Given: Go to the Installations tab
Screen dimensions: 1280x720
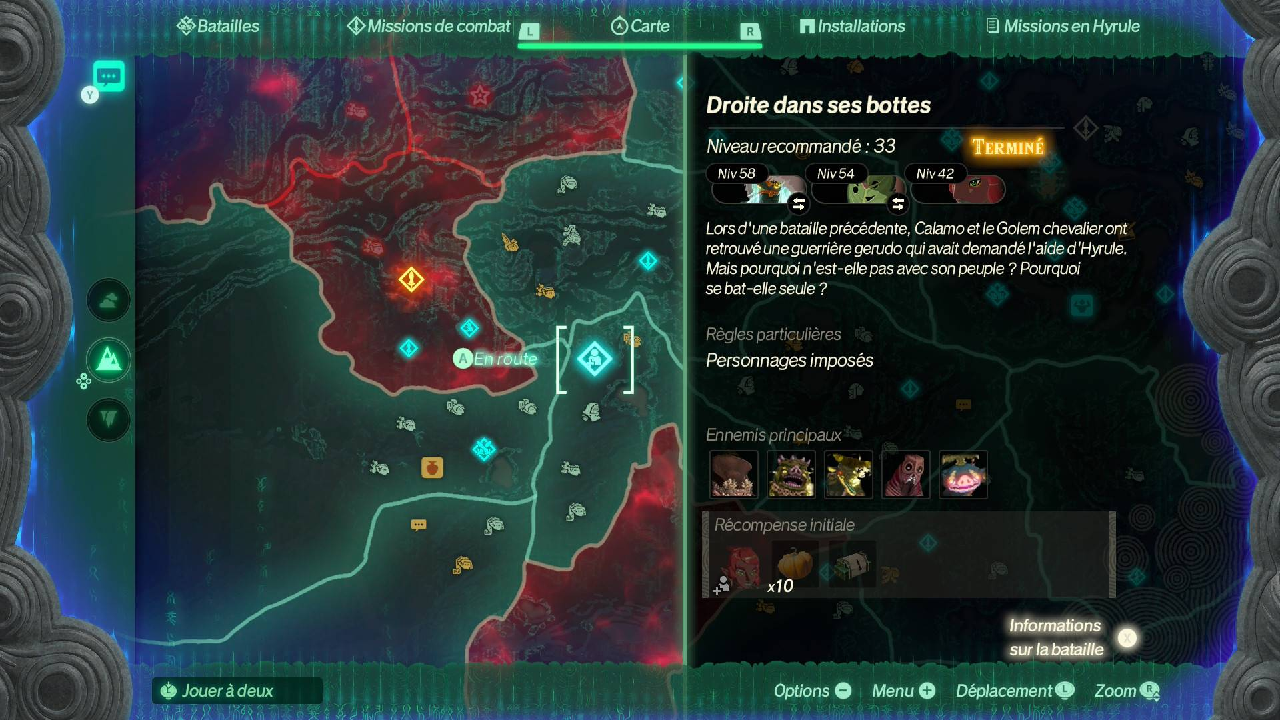Looking at the screenshot, I should point(852,27).
